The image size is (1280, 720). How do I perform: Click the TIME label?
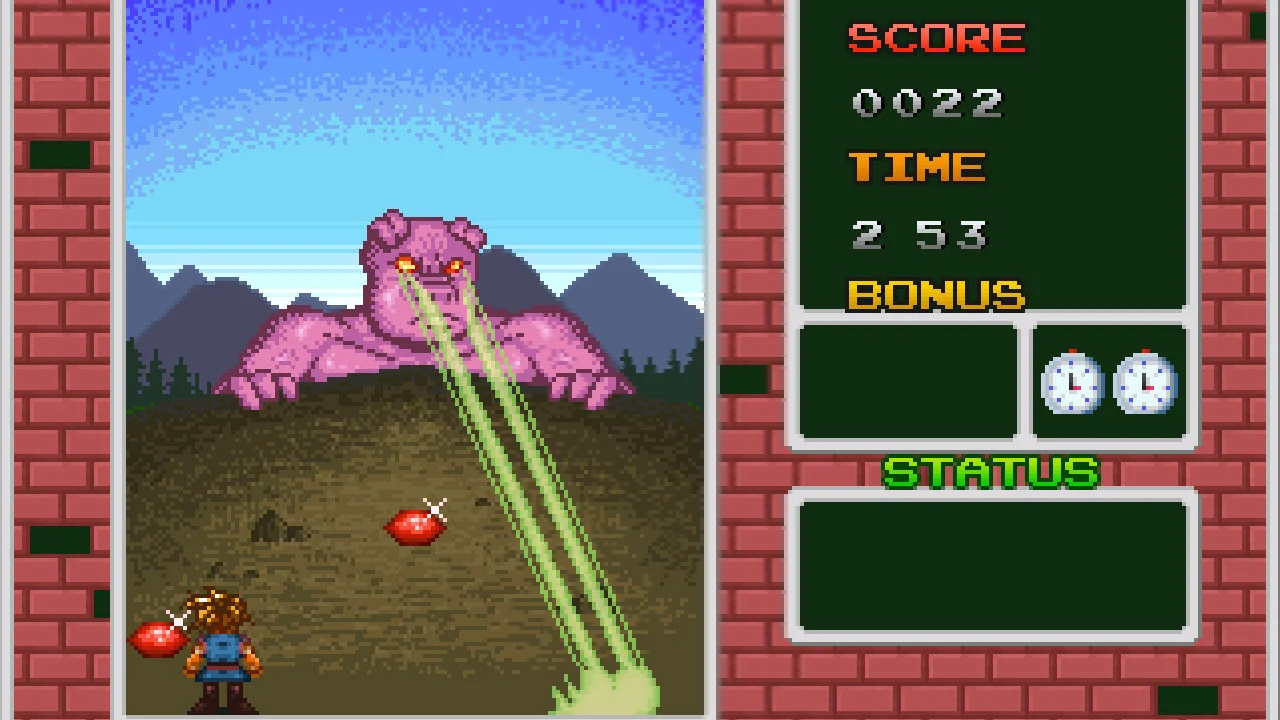click(916, 167)
